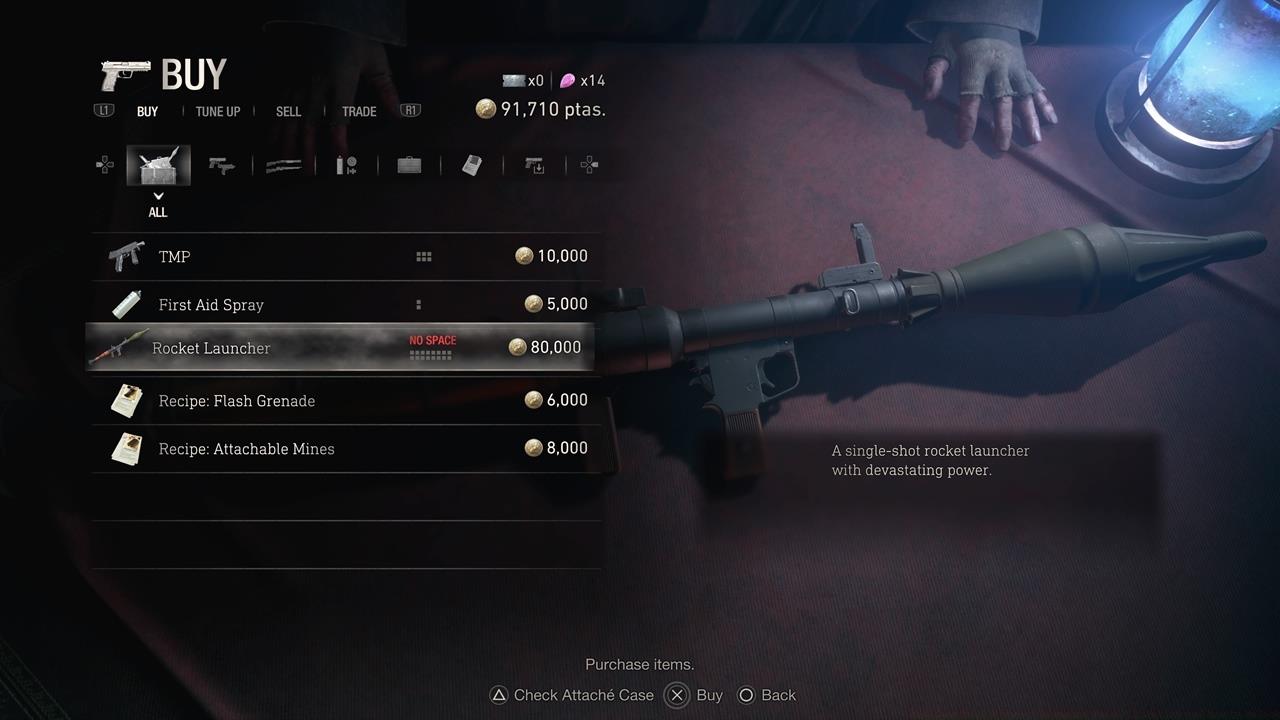Select the attaché case category icon
The image size is (1280, 720).
coord(408,165)
